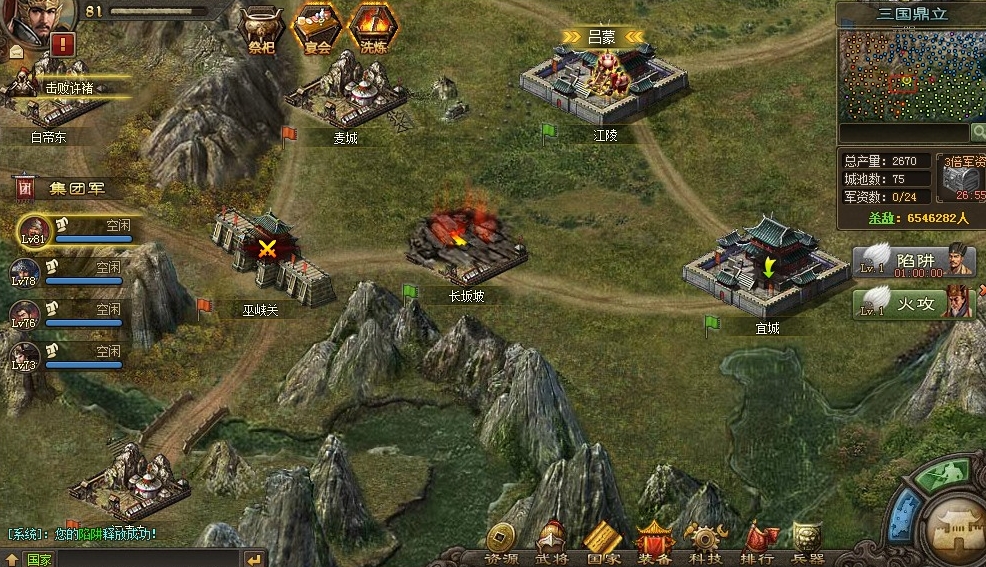Select the Lv78 idle general
986x567 pixels.
point(68,274)
